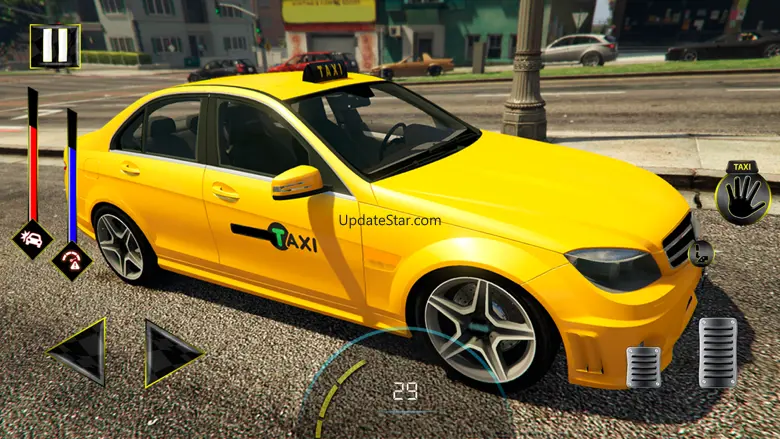Tap the brake pedal
Viewport: 780px width, 439px height.
pos(643,366)
